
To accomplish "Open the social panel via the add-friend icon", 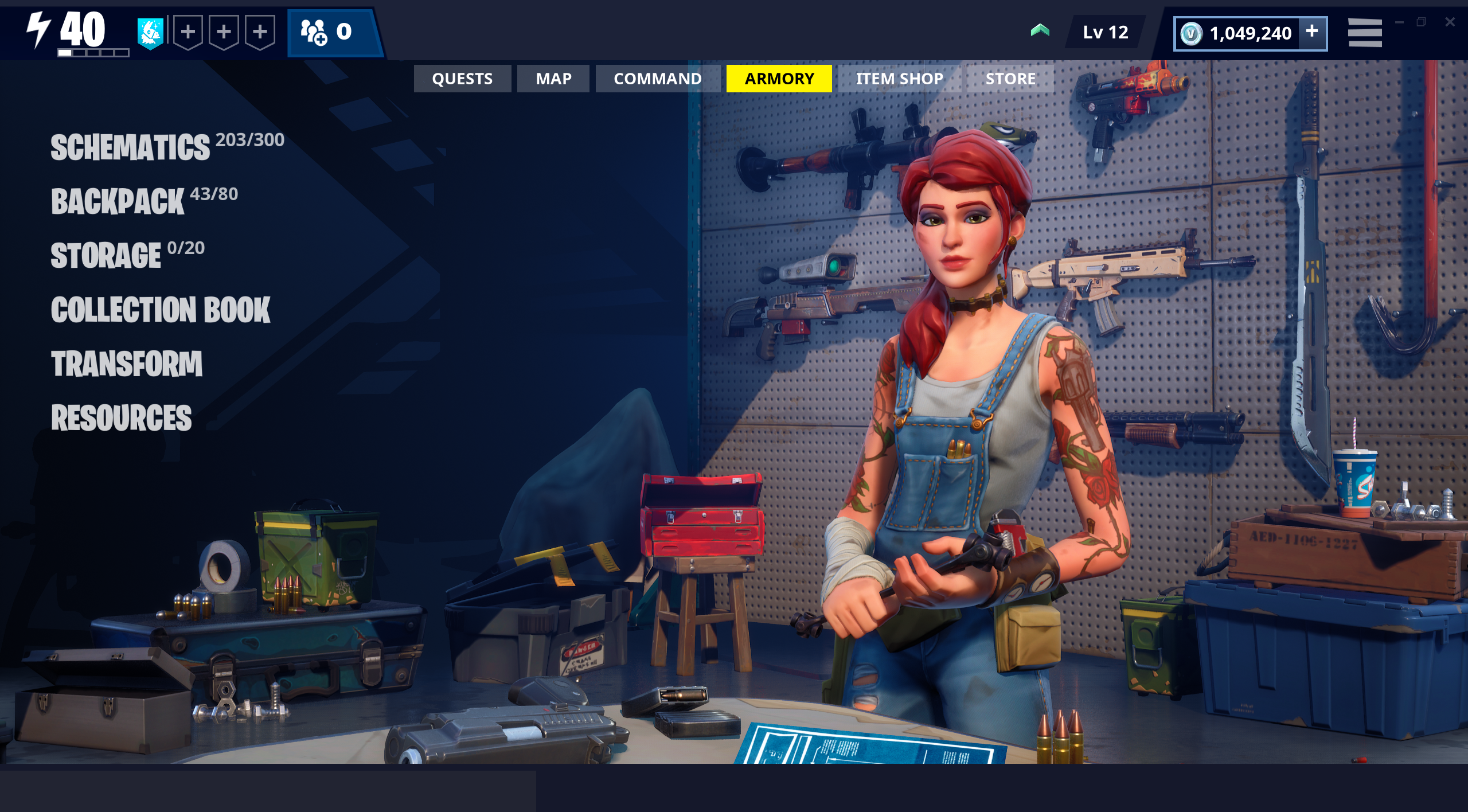I will click(x=313, y=33).
